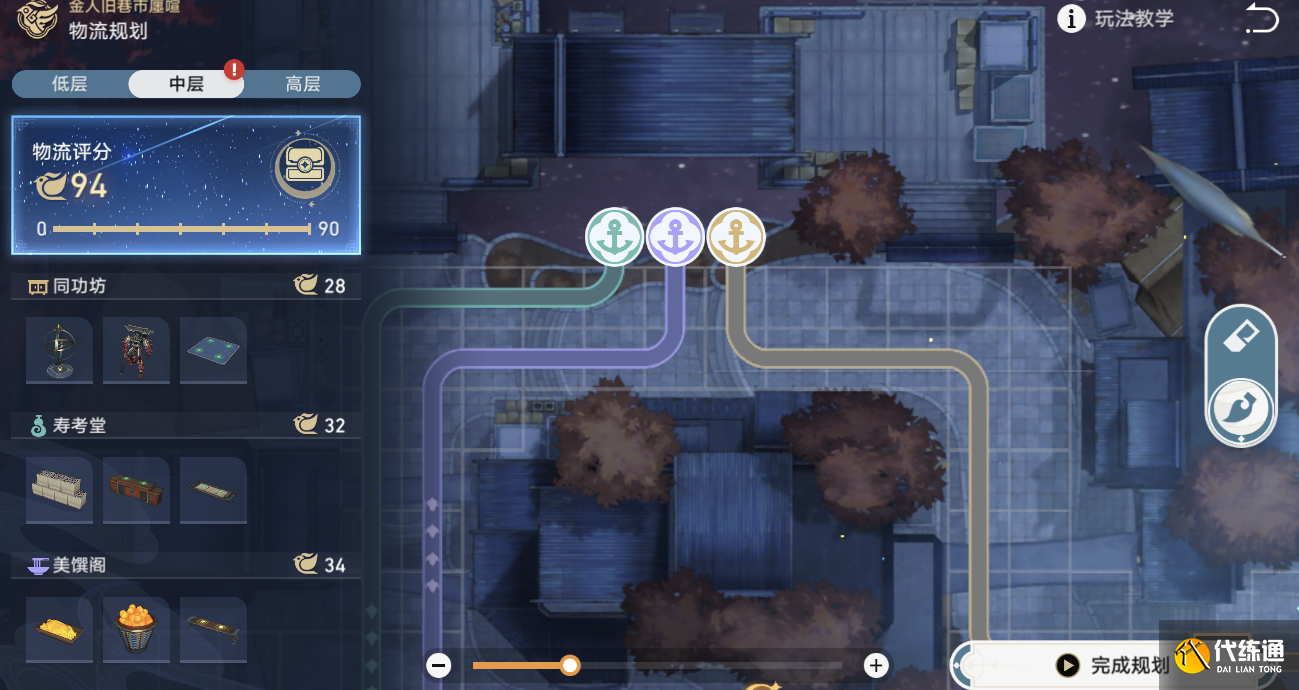Select the purple anchor route marker
The image size is (1299, 690).
point(676,237)
